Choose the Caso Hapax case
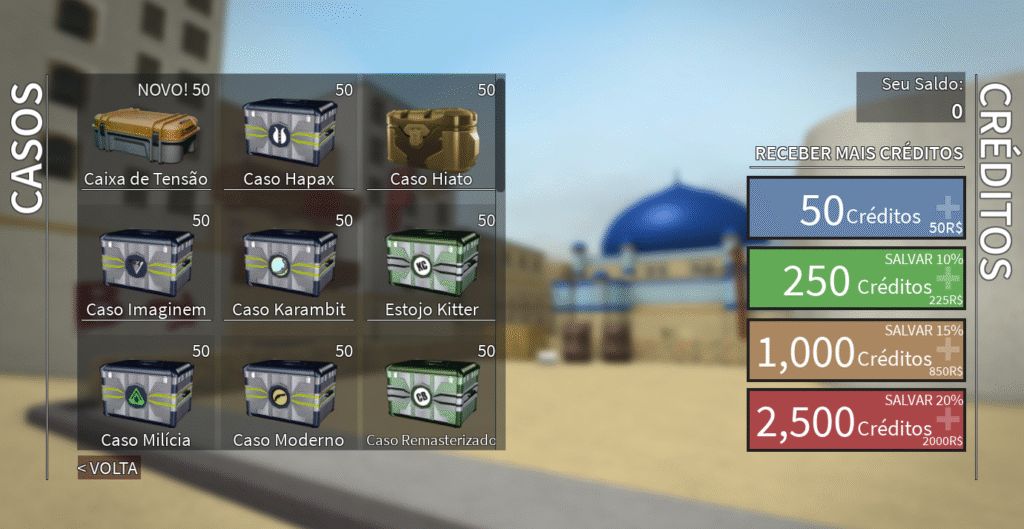1024x529 pixels. (289, 135)
